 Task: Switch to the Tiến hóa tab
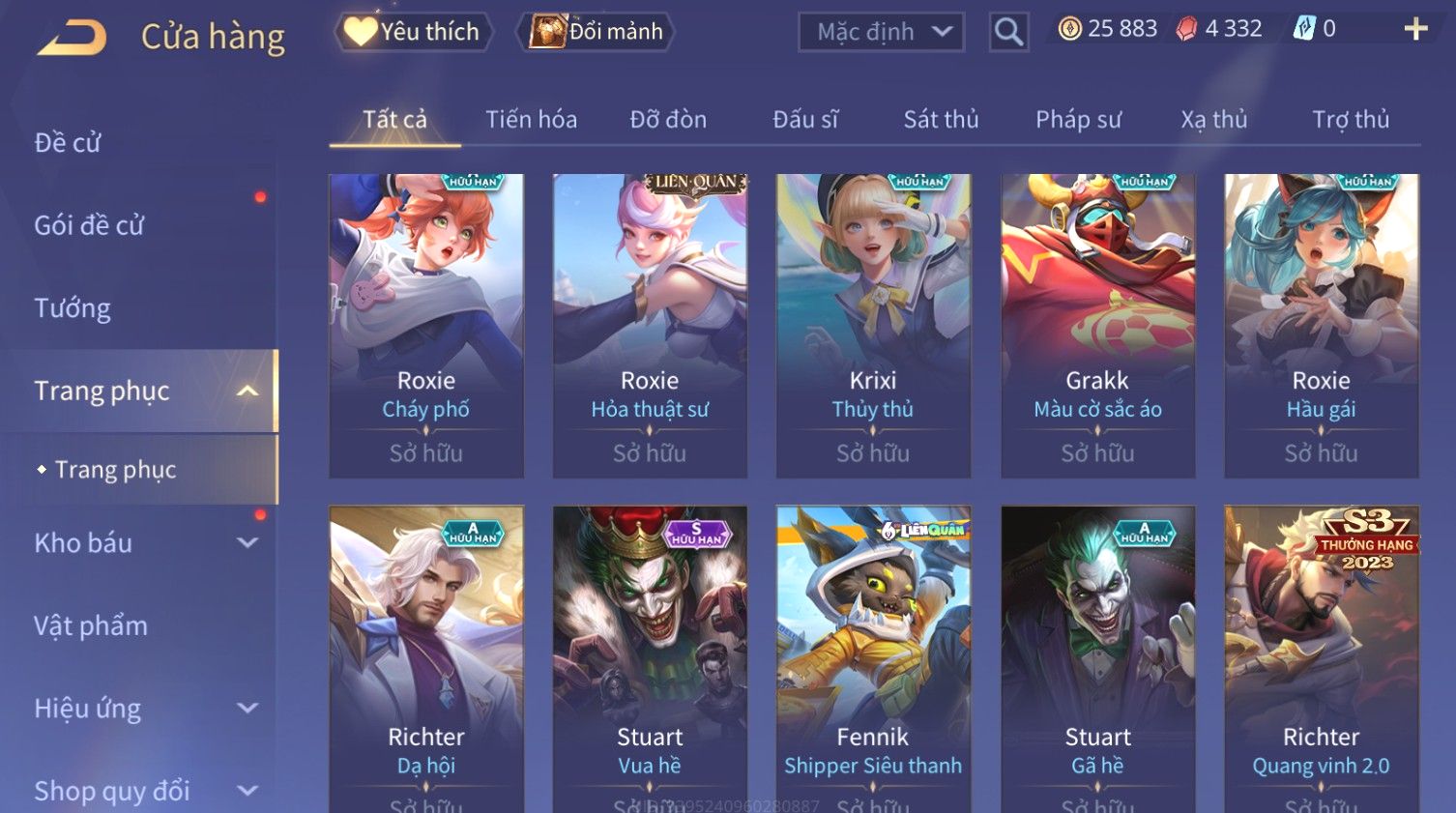pos(531,120)
